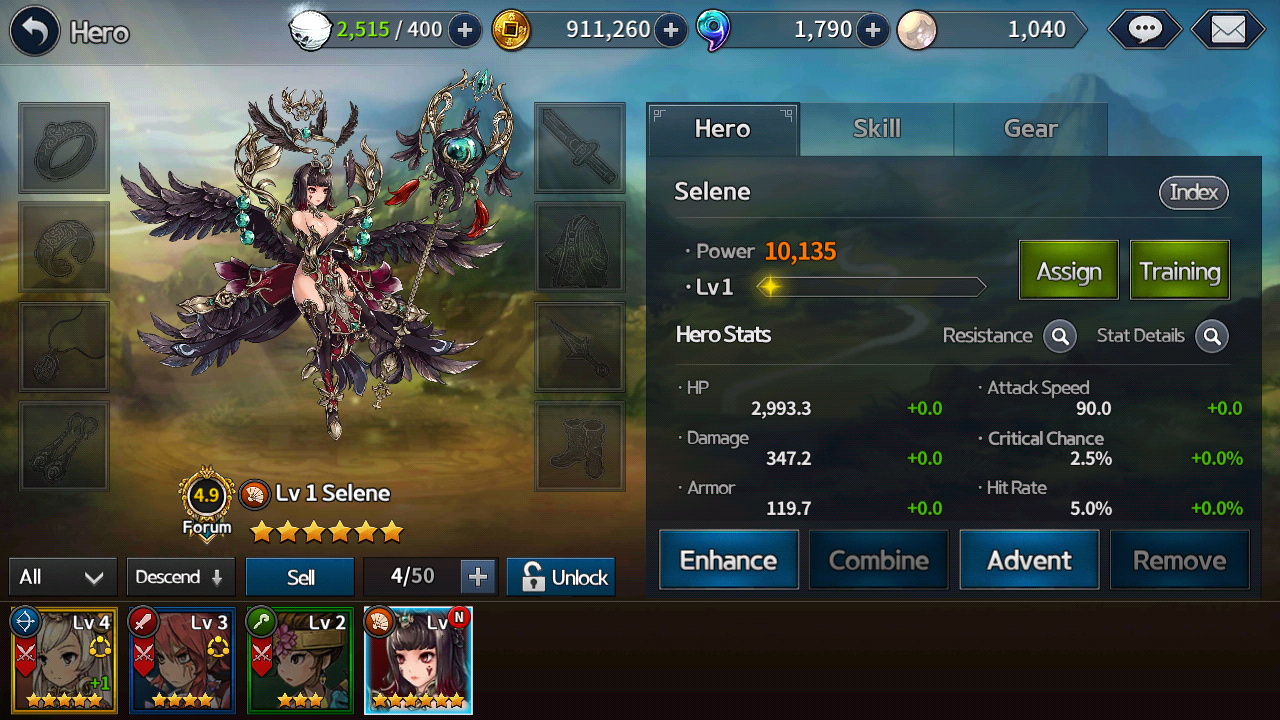Image resolution: width=1280 pixels, height=720 pixels.
Task: Choose the Advent option
Action: tap(1029, 560)
